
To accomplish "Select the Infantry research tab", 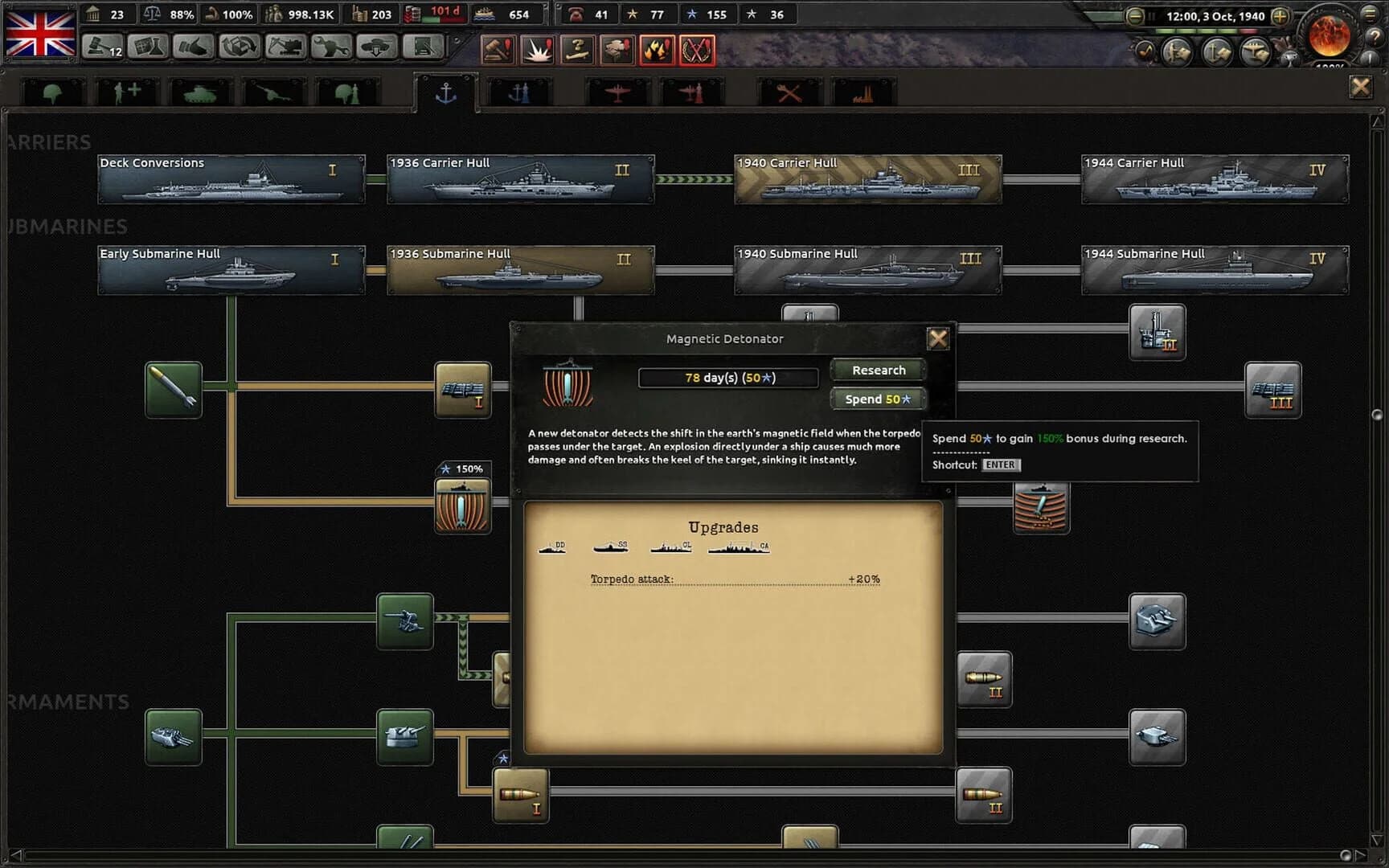I will tap(51, 90).
